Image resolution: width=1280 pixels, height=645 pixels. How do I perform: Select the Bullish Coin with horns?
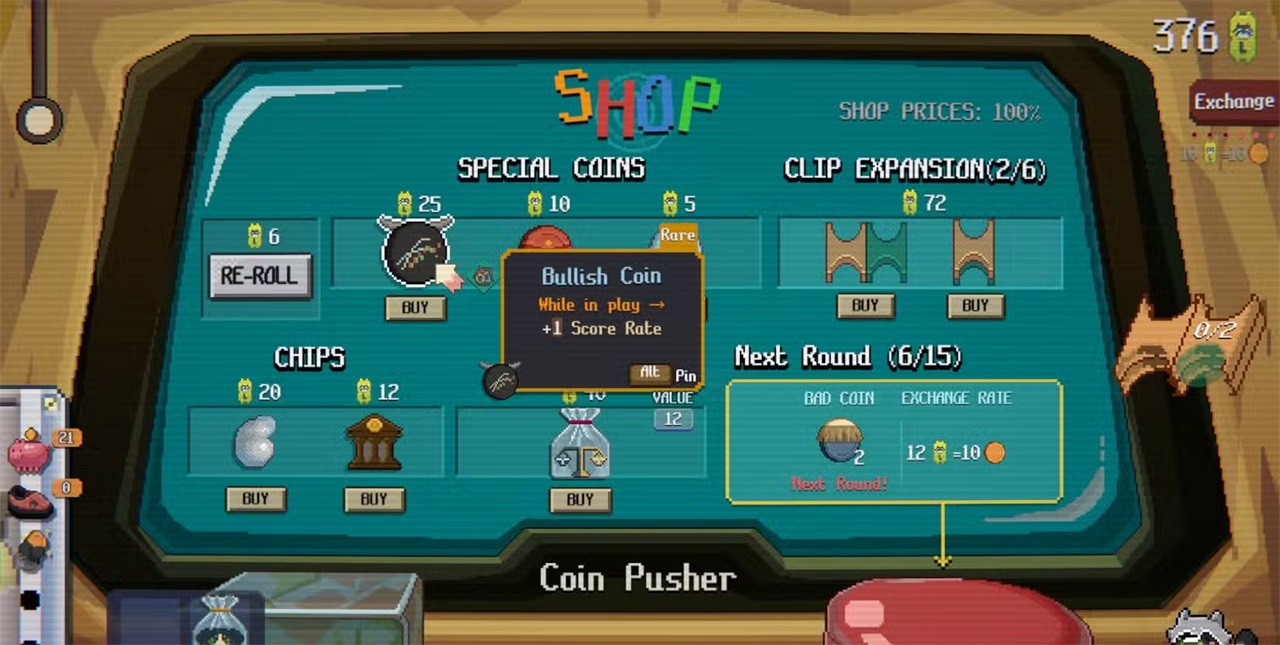(415, 252)
